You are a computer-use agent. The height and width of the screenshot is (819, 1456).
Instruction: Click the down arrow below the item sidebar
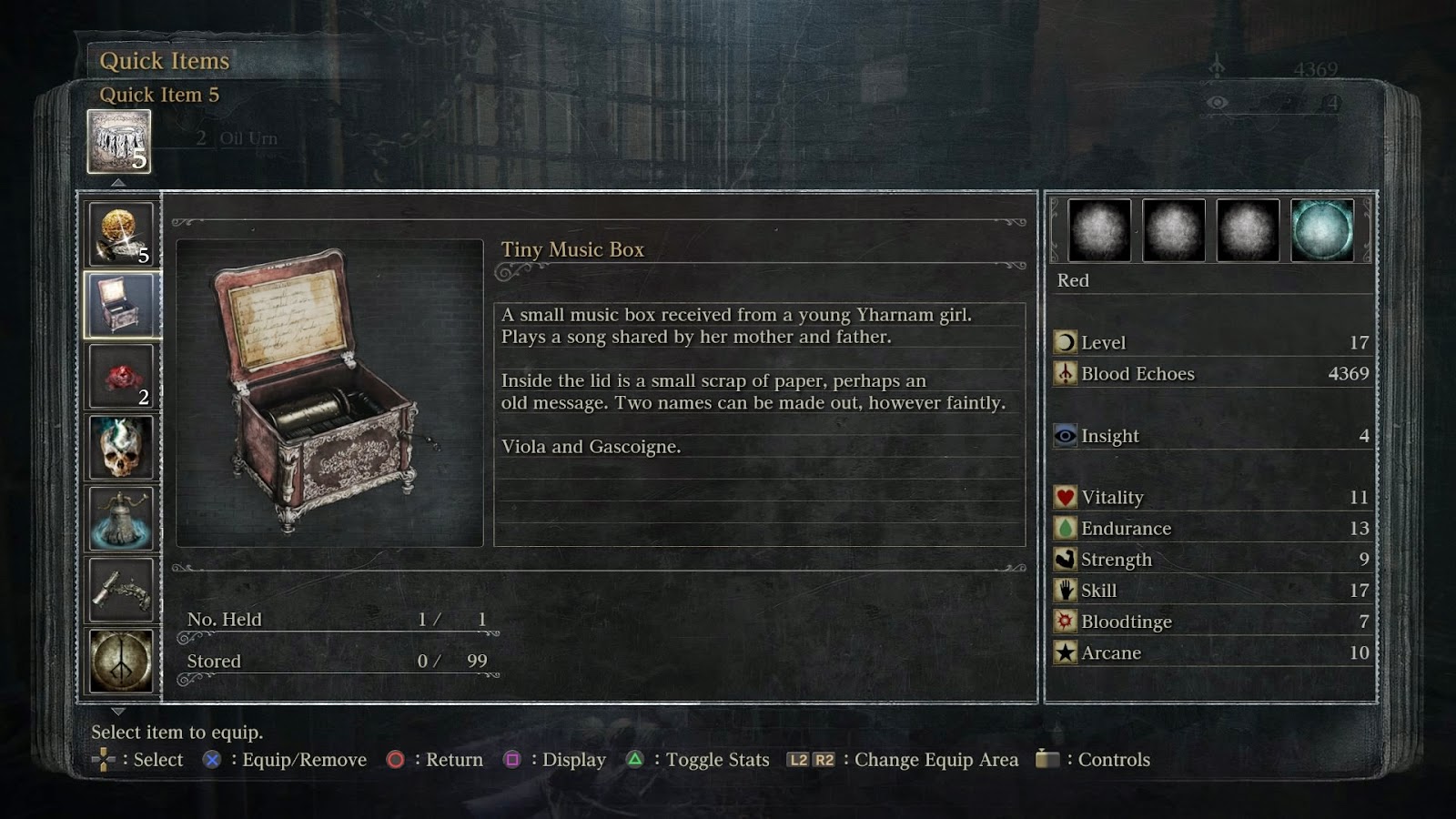click(116, 713)
